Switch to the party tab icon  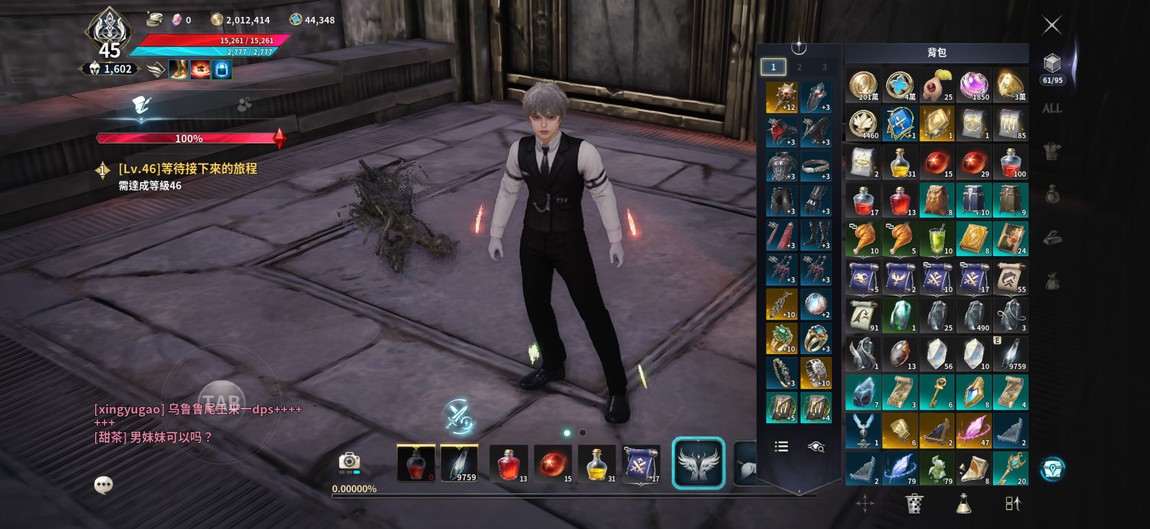pyautogui.click(x=244, y=104)
